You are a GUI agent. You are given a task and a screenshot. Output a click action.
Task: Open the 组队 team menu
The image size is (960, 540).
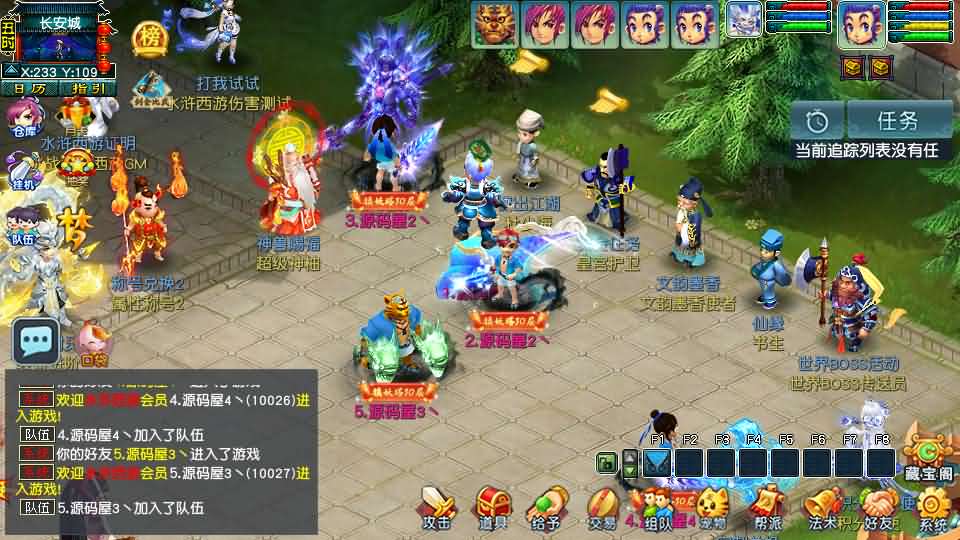point(657,505)
